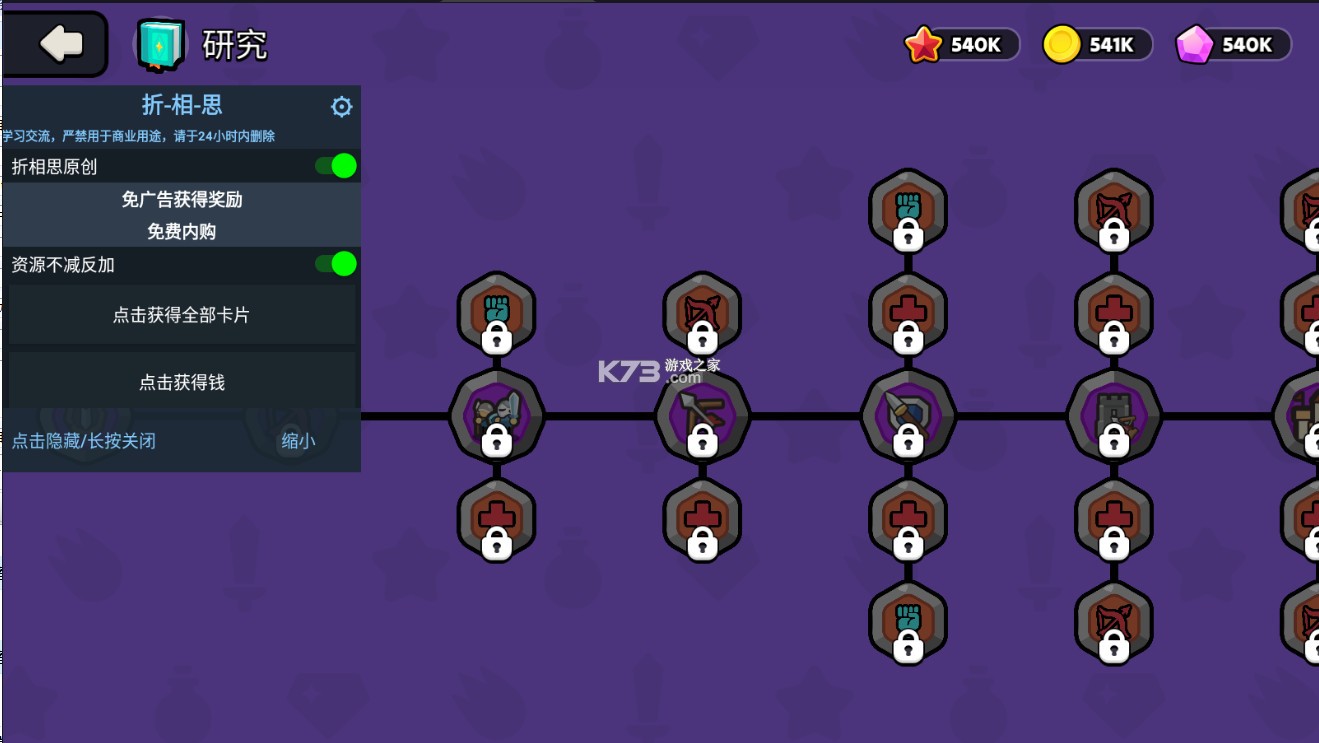Choose the locked crossbow research node
The height and width of the screenshot is (743, 1319).
[703, 416]
